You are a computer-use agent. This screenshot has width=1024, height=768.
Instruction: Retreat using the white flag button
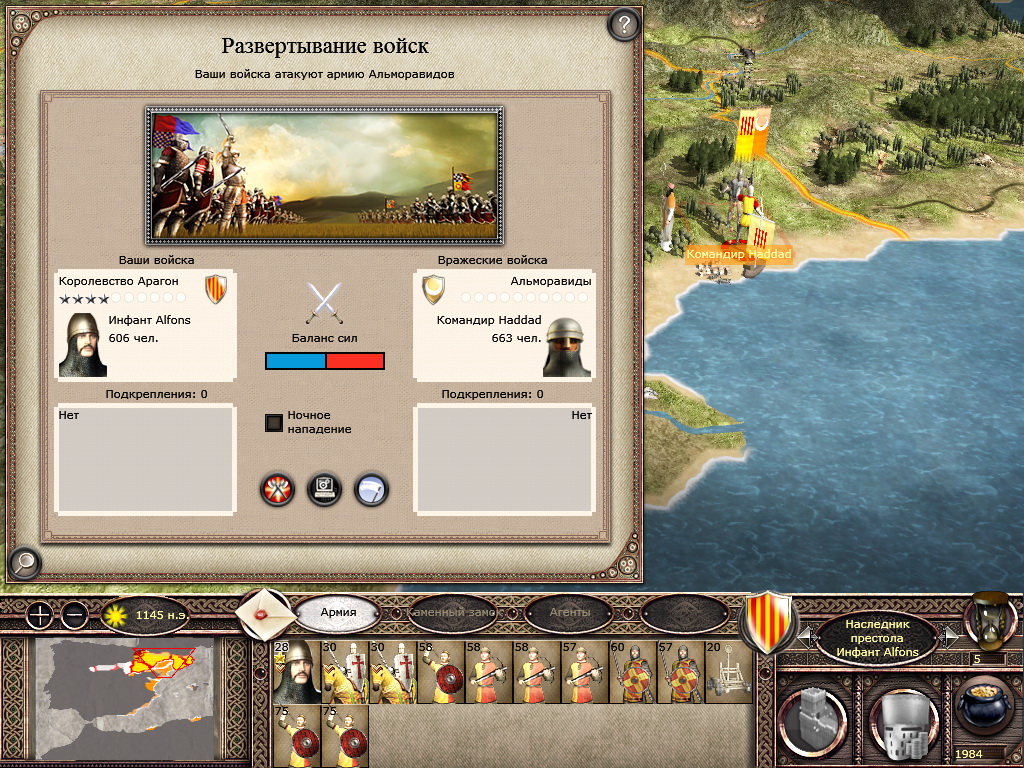[x=371, y=489]
